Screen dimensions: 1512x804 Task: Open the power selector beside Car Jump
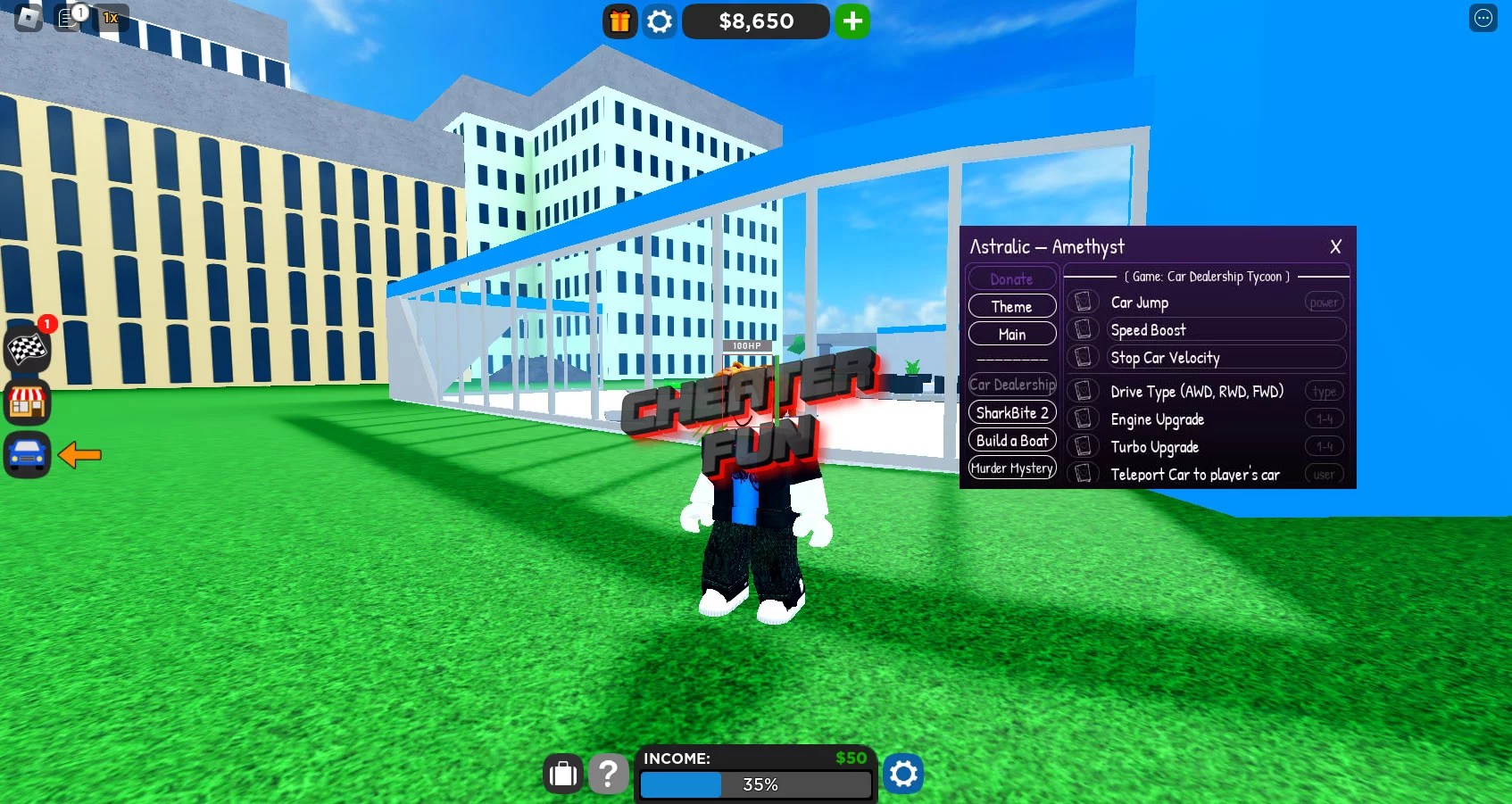1324,302
